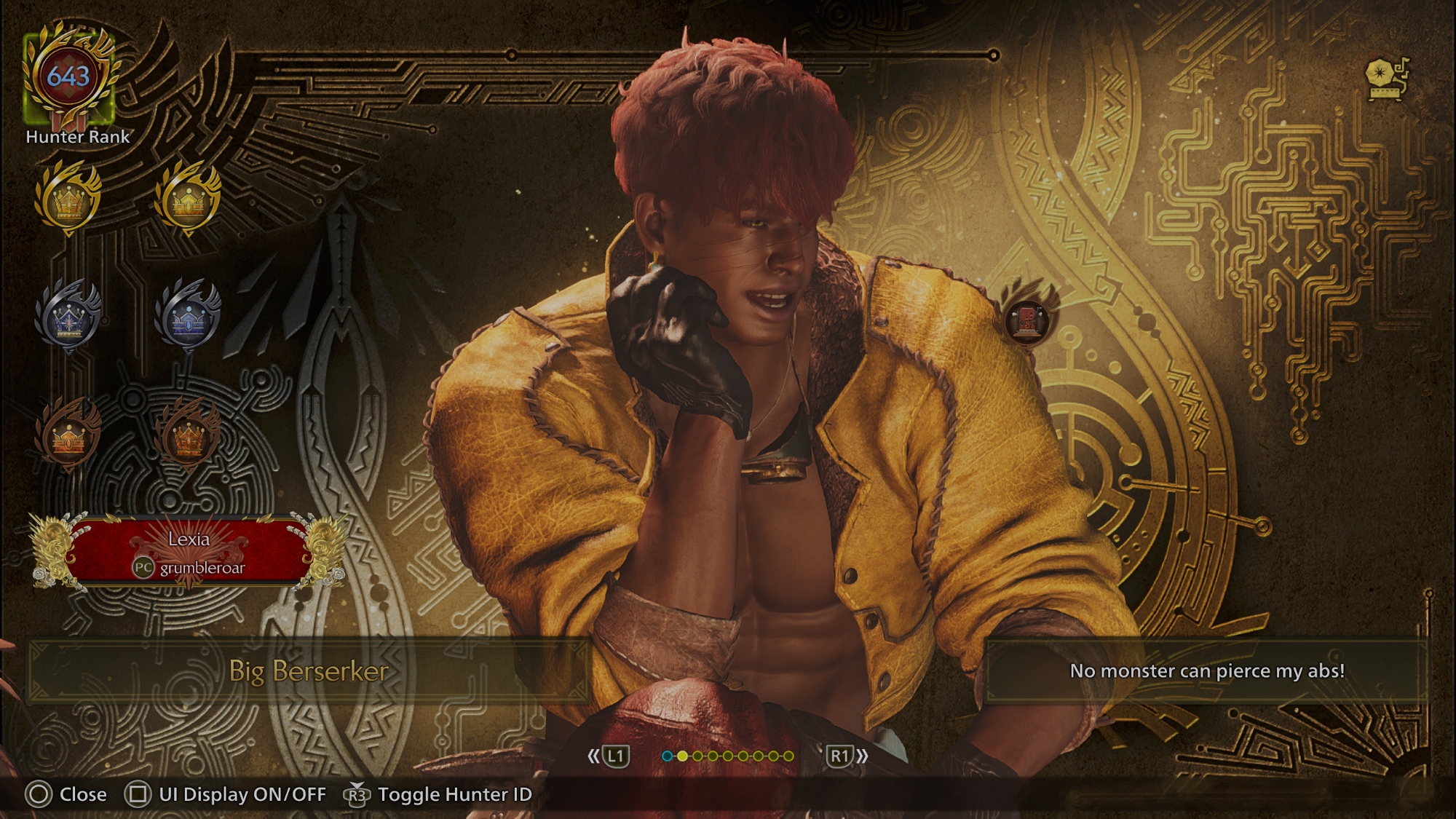The image size is (1456, 819).
Task: View the silver medal with oval-gem crown
Action: (x=188, y=317)
